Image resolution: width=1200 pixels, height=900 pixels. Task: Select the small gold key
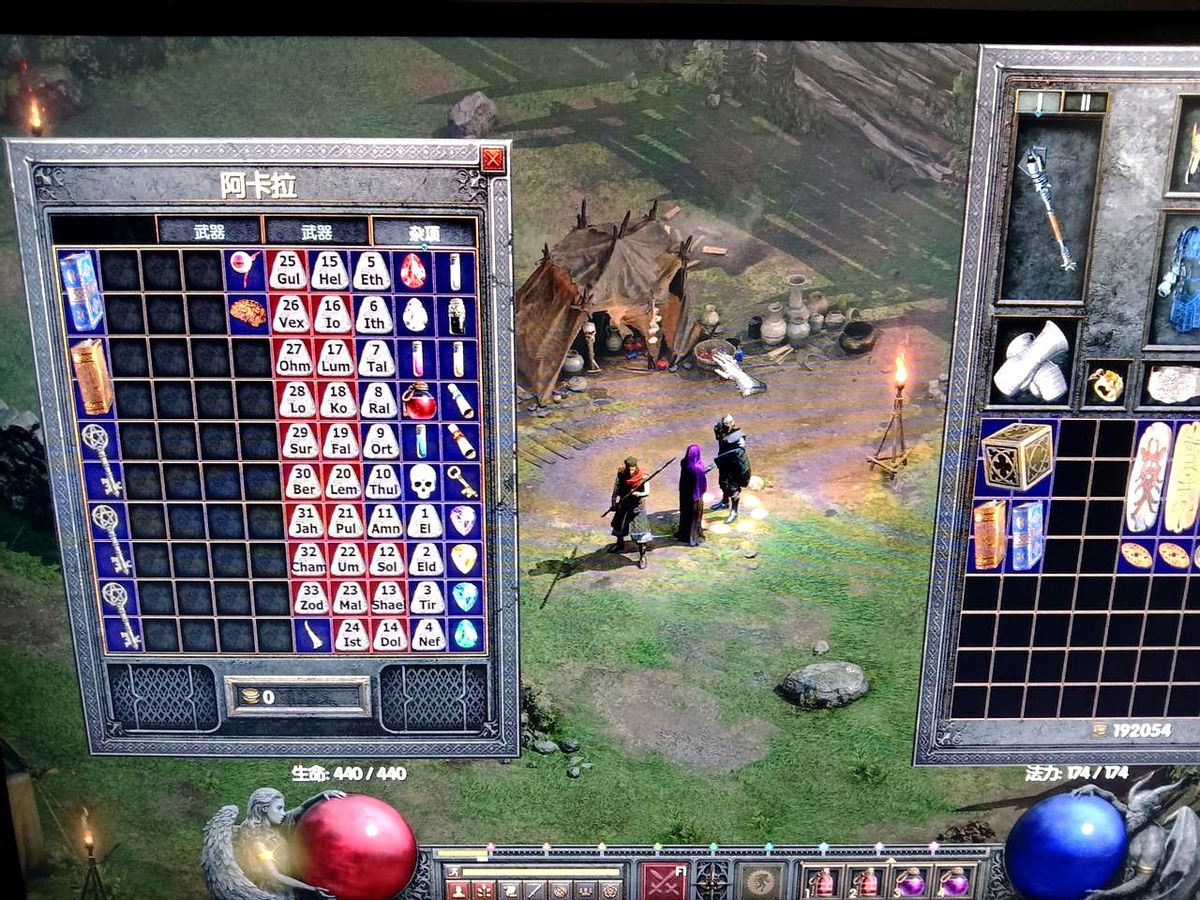(x=461, y=482)
